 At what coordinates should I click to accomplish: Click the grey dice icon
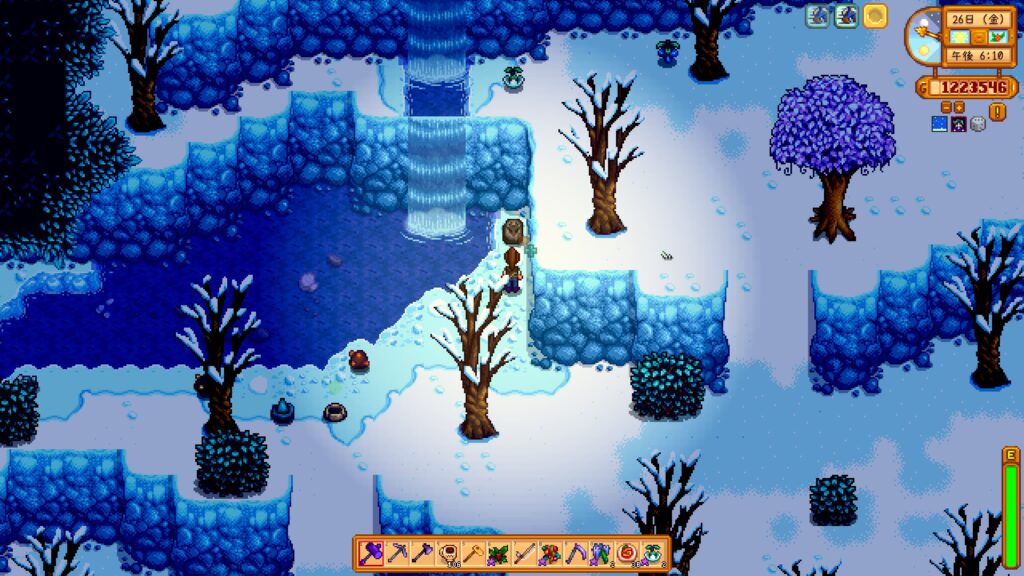point(977,124)
